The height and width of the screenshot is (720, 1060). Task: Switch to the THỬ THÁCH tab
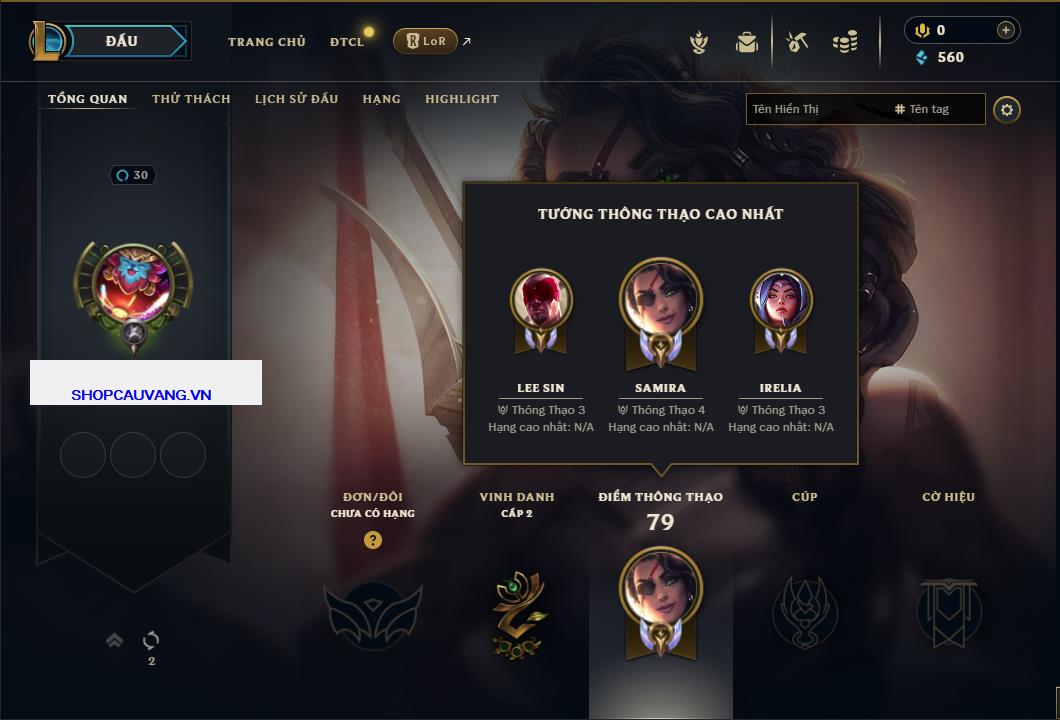coord(191,99)
